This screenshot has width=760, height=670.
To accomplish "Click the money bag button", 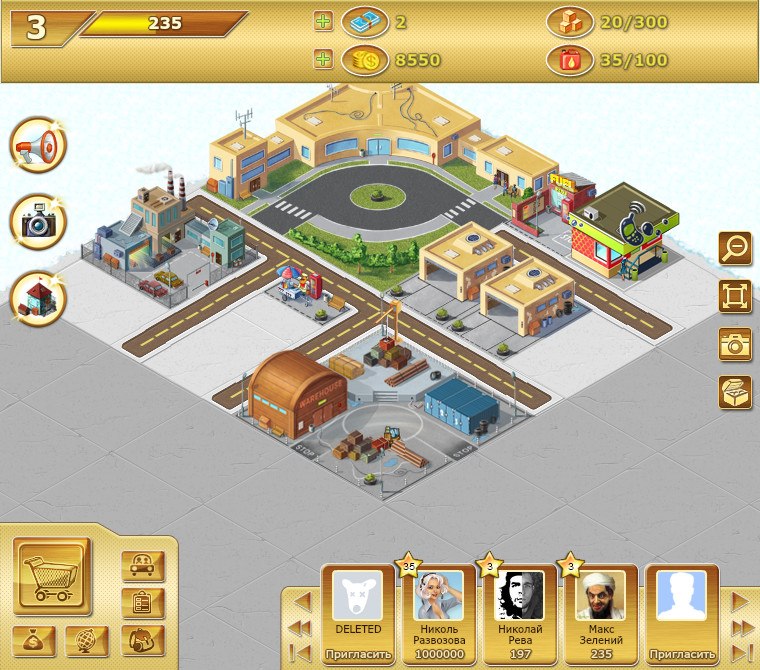I will tap(35, 640).
